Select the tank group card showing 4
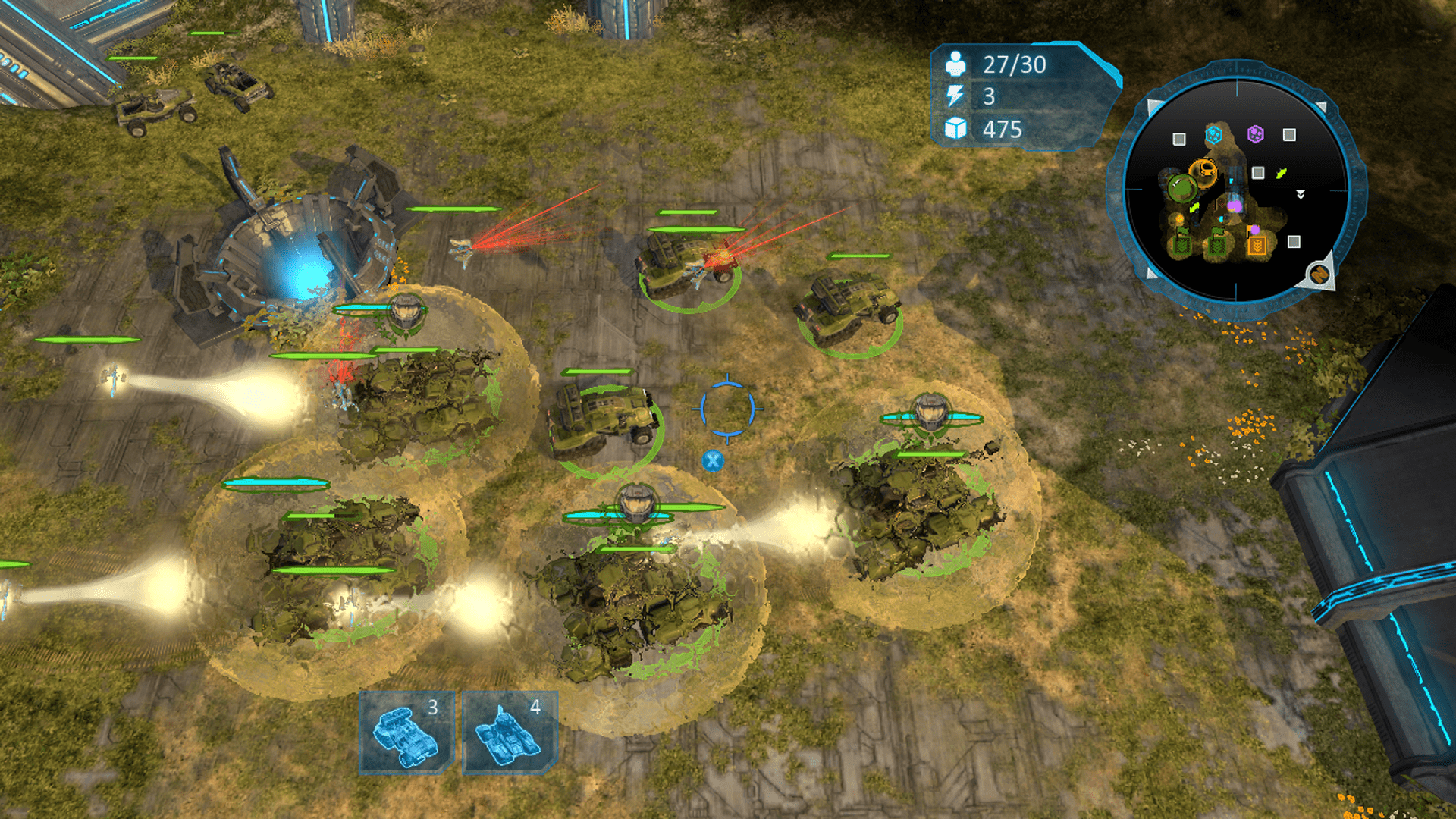 (x=510, y=732)
